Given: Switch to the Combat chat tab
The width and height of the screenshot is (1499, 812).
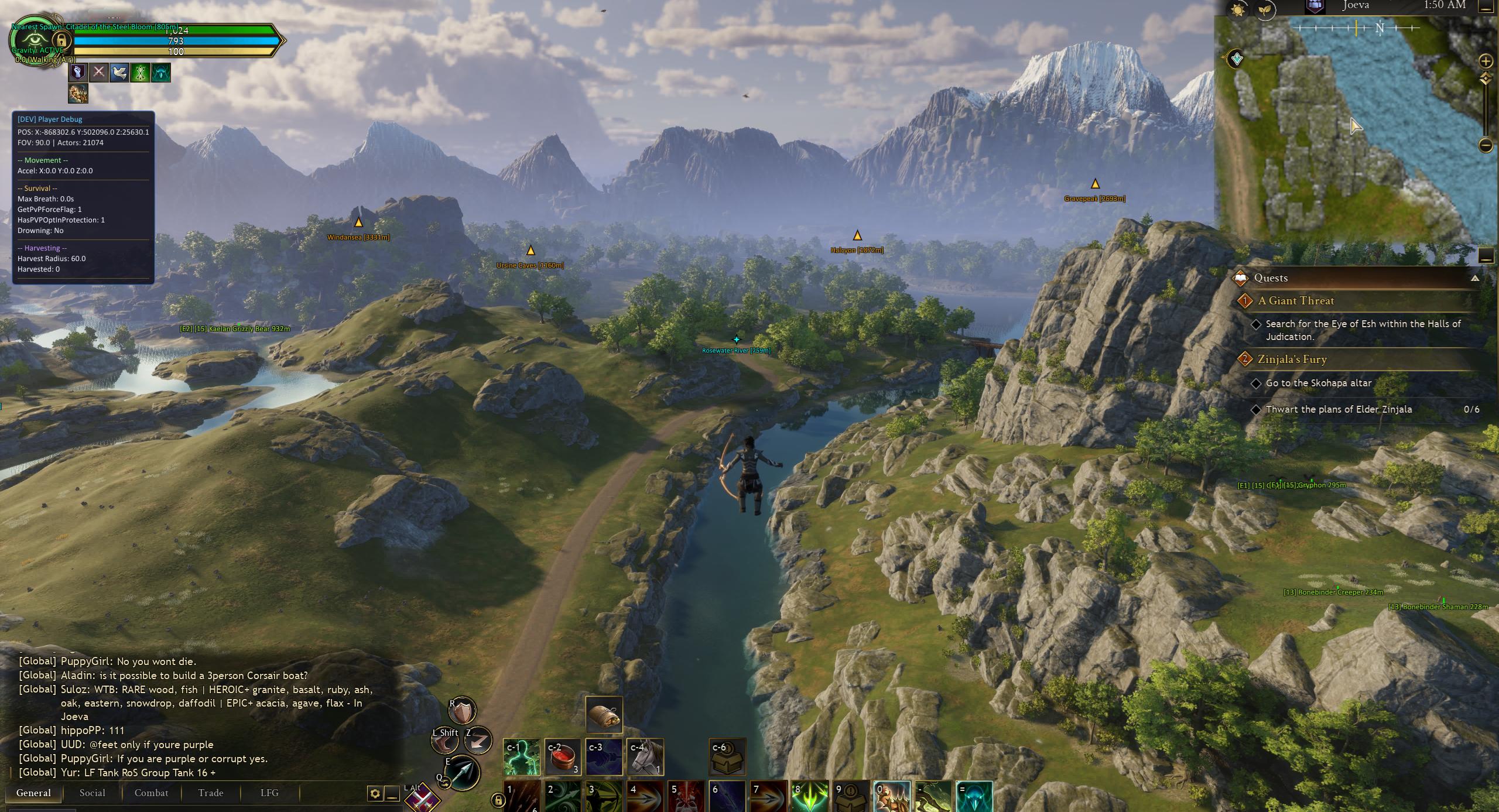Looking at the screenshot, I should 151,793.
